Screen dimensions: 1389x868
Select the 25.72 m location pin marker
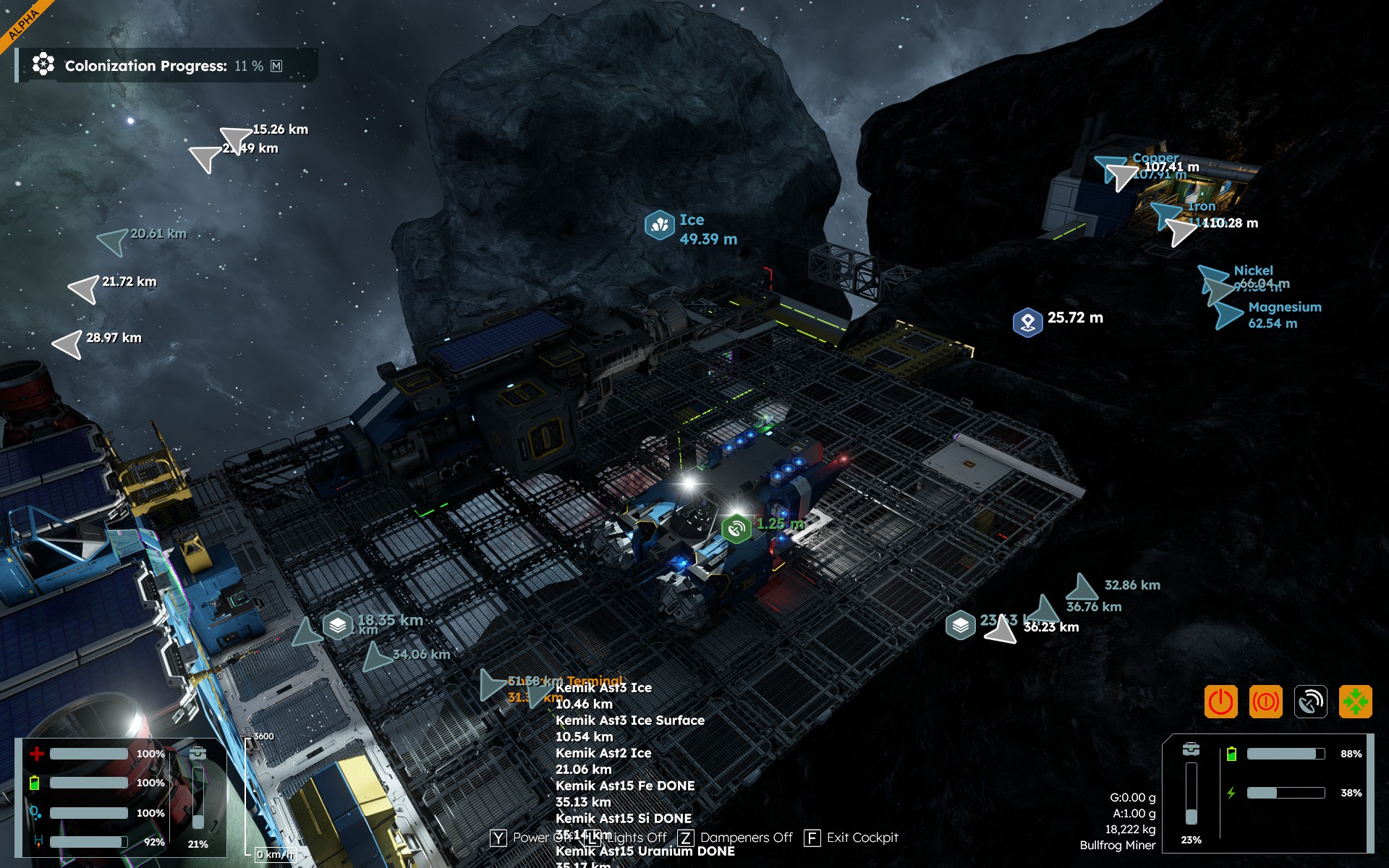point(1027,322)
